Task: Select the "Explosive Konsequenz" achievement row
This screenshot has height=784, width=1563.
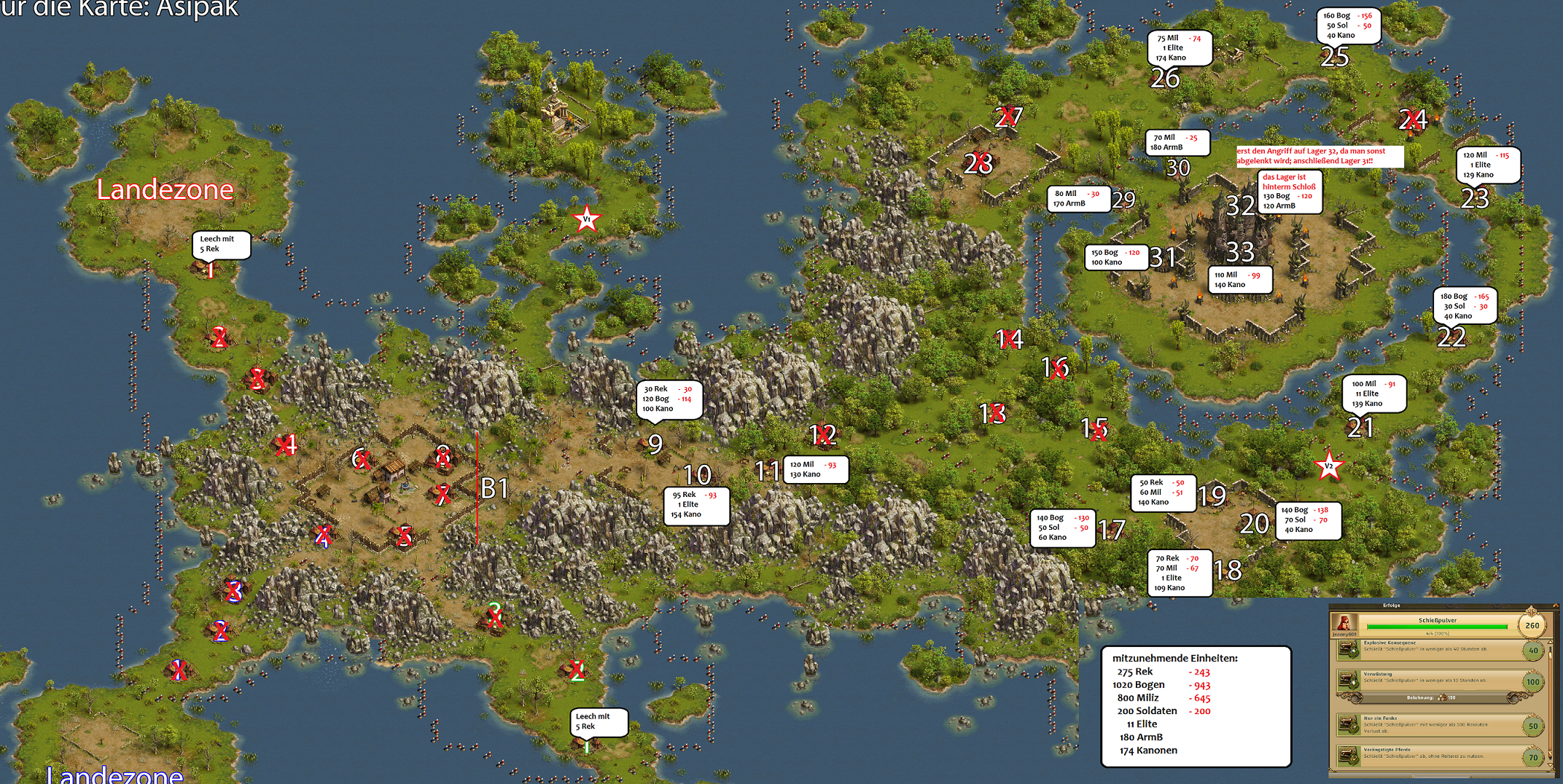Action: [x=1429, y=648]
